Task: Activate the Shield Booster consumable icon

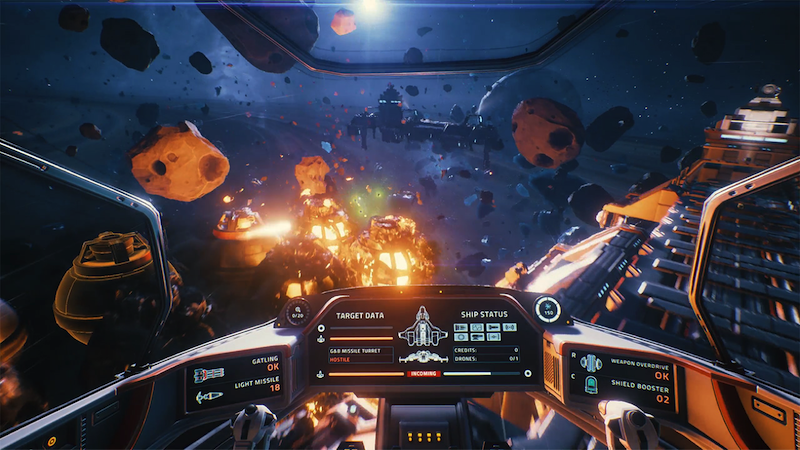Action: (590, 386)
